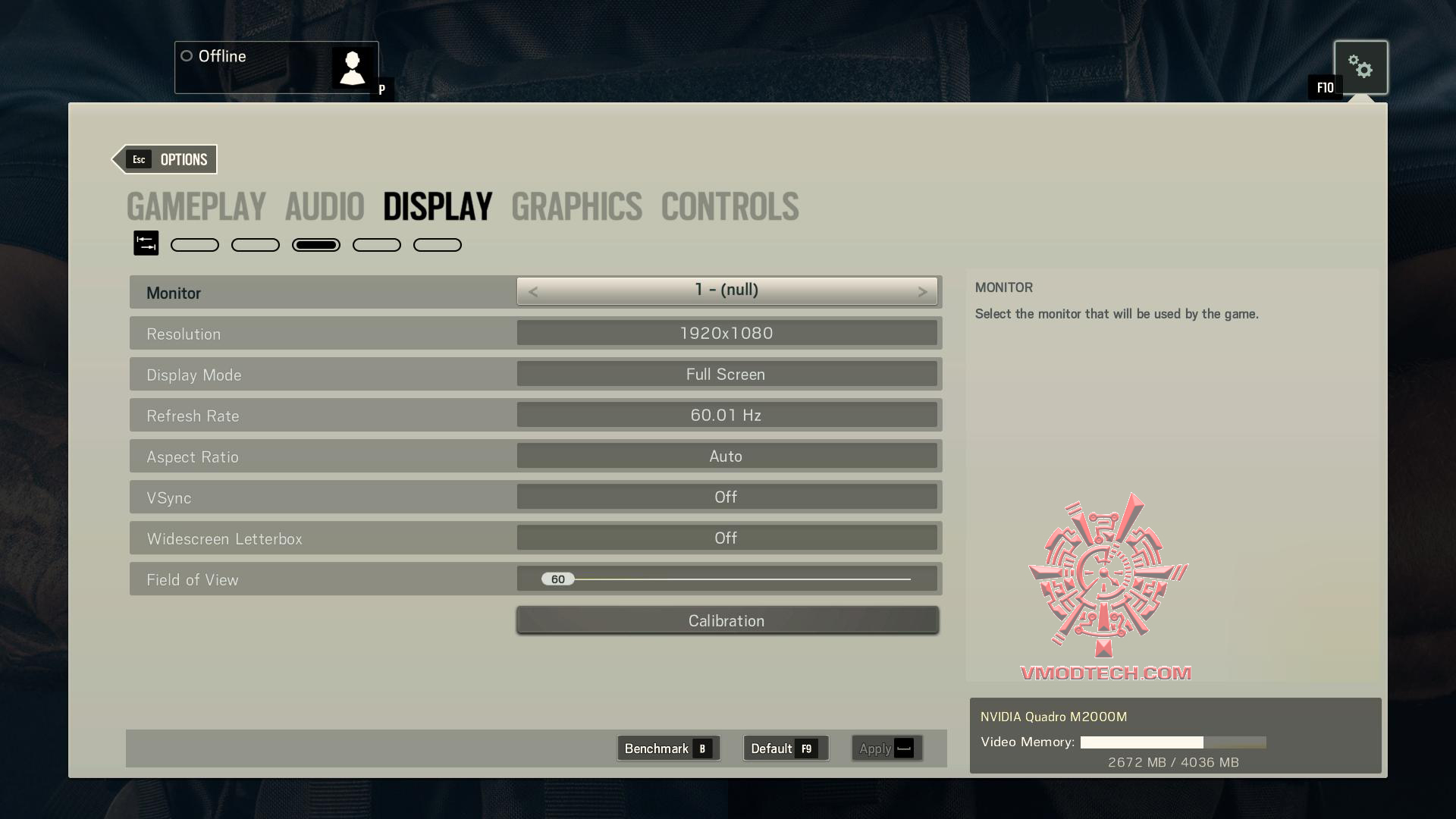The height and width of the screenshot is (819, 1456).
Task: Open the Calibration screen
Action: (x=726, y=620)
